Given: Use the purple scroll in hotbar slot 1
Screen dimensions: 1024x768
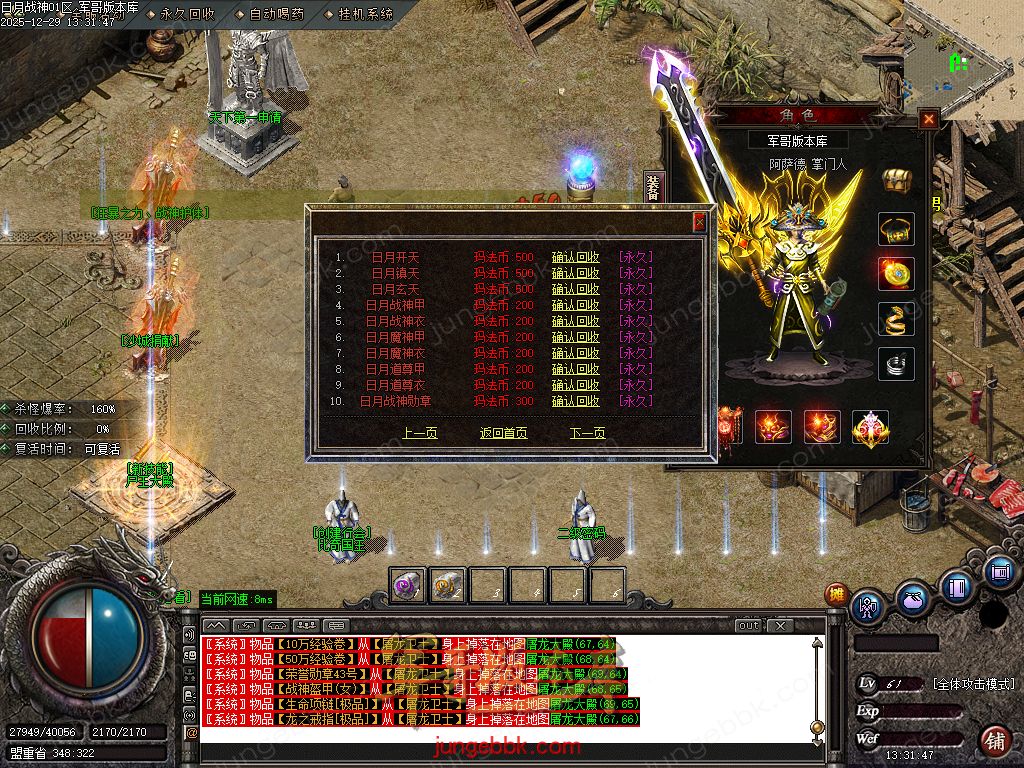Looking at the screenshot, I should click(408, 586).
